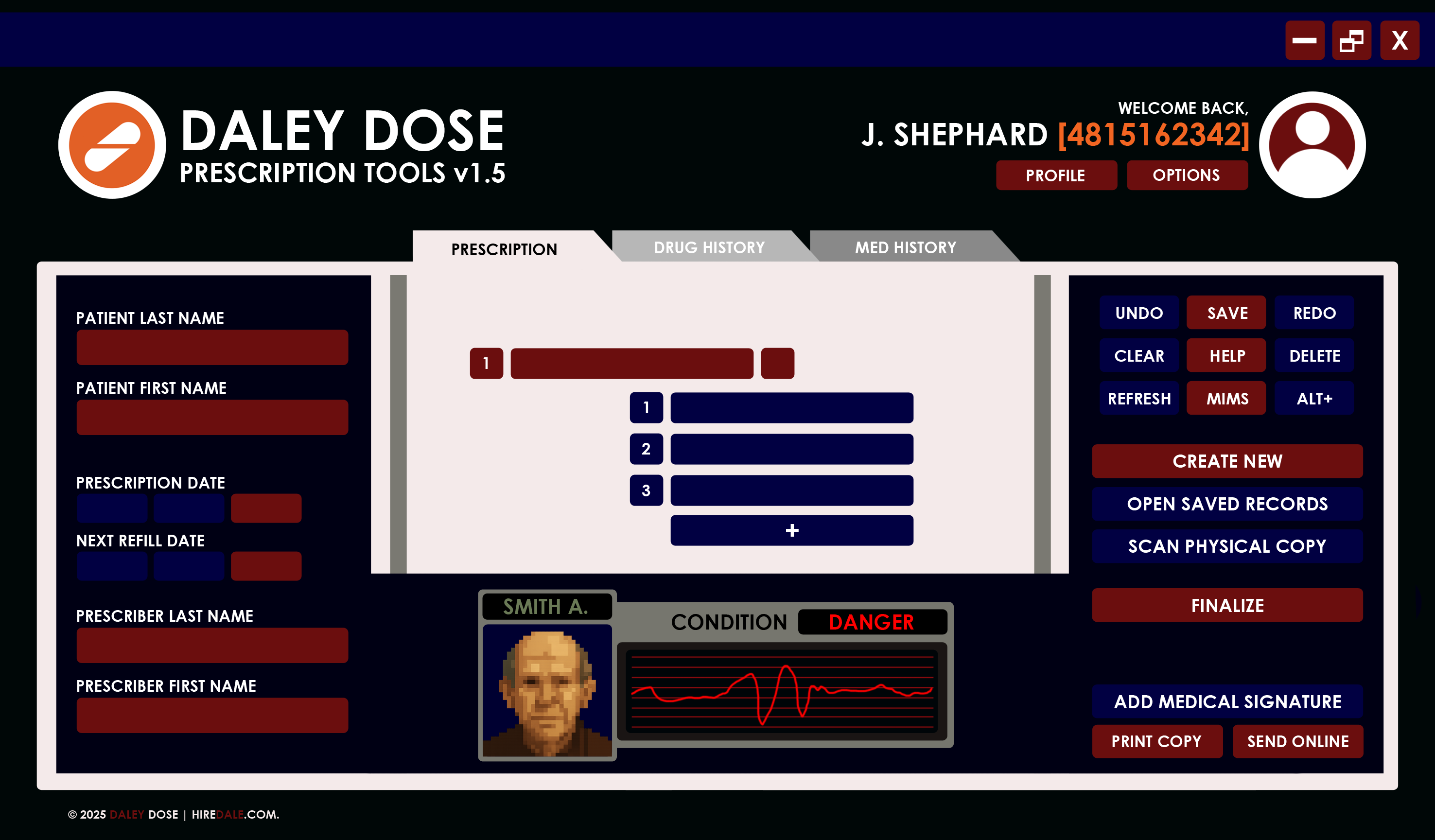Viewport: 1435px width, 840px height.
Task: Click the Save button
Action: (1226, 313)
